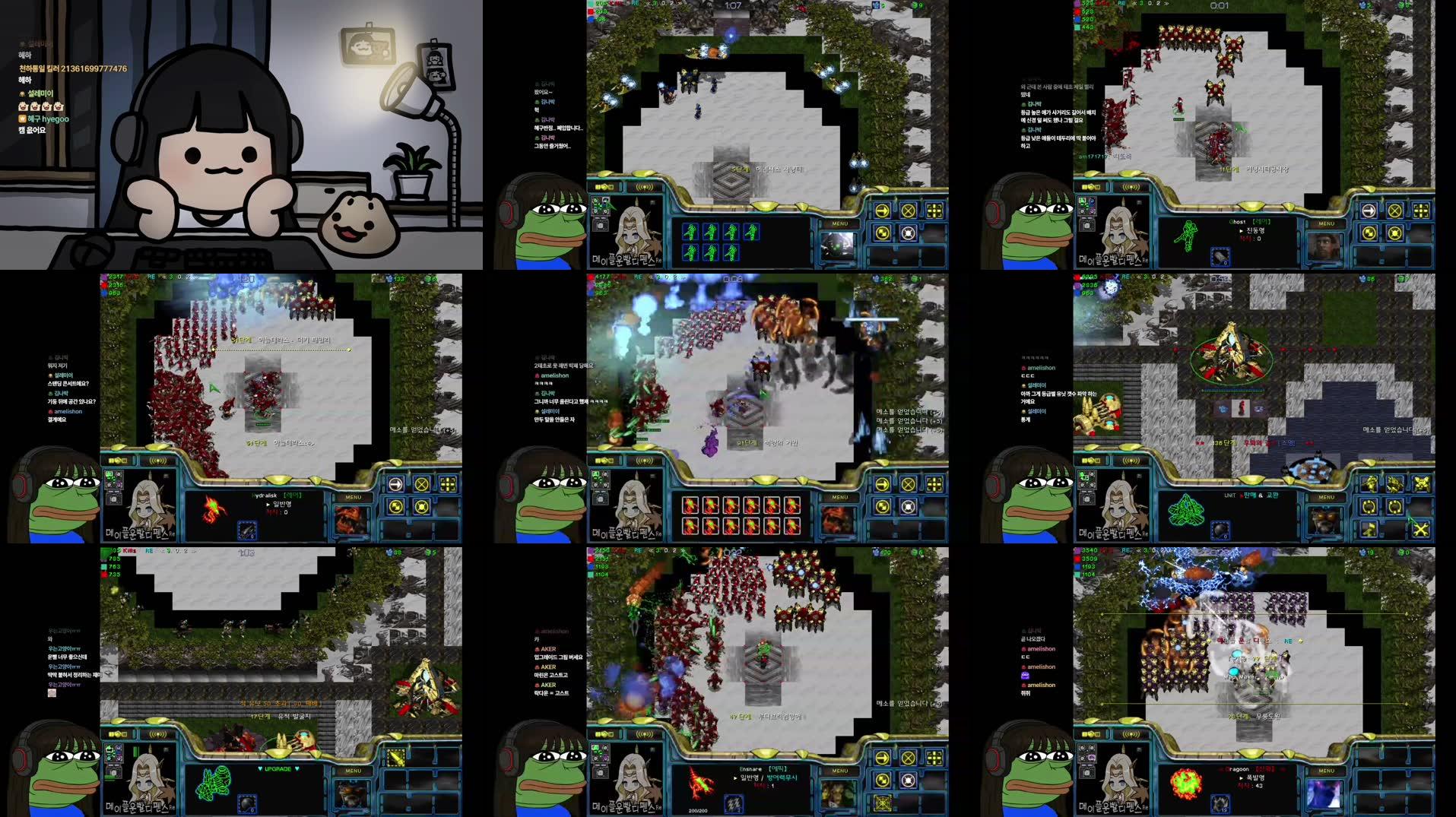Image resolution: width=1456 pixels, height=817 pixels.
Task: Open the MENU button in the Ensnare panel
Action: (840, 771)
